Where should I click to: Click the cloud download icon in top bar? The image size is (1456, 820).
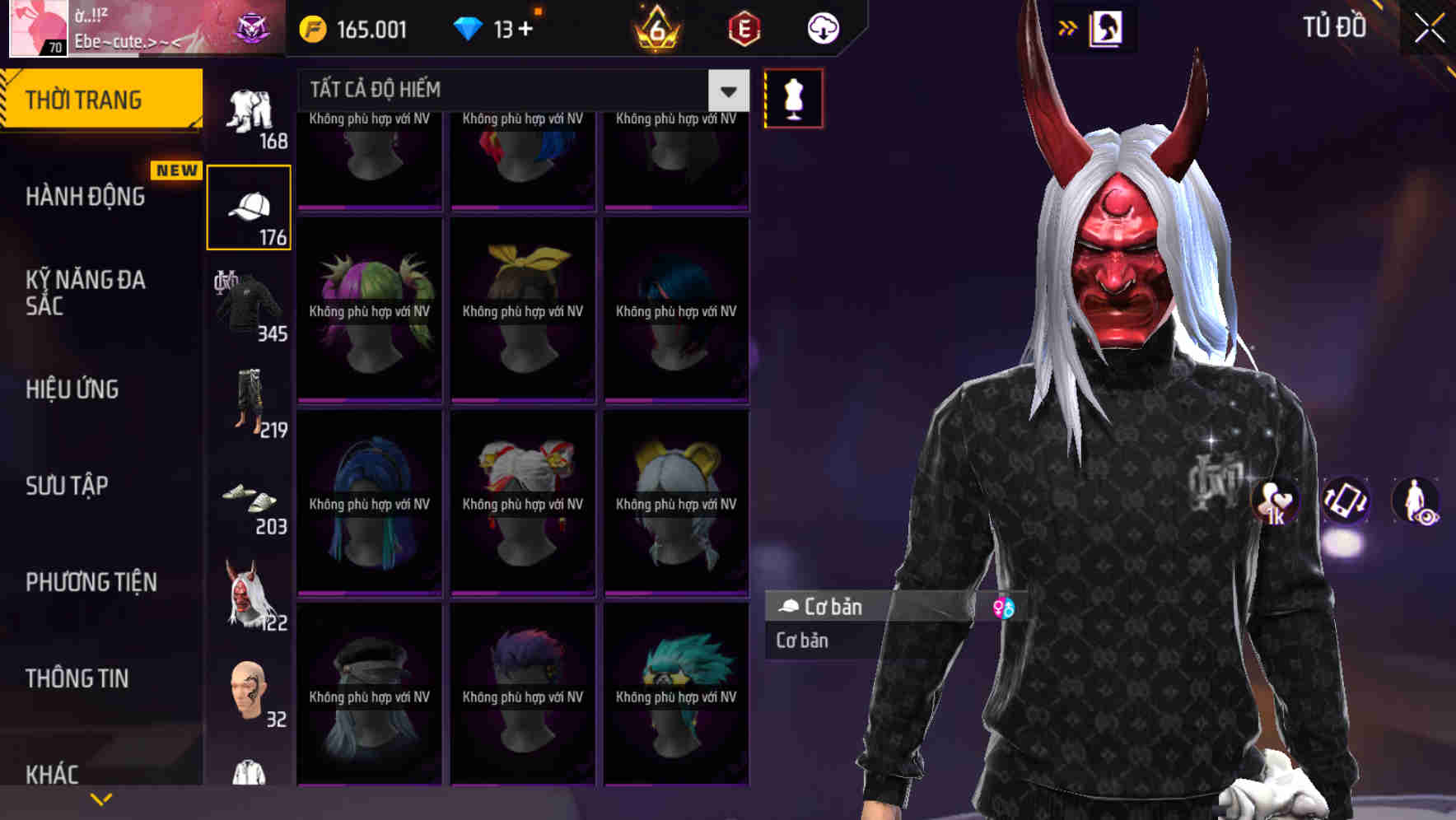(823, 28)
